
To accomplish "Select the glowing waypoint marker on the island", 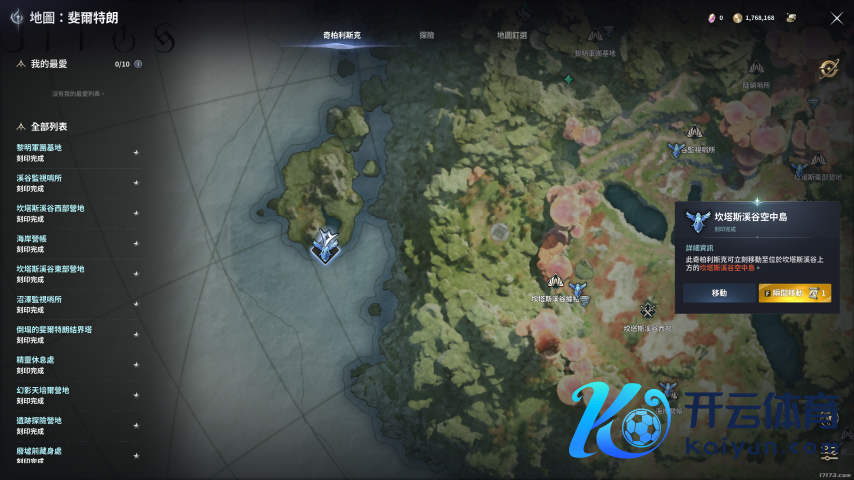I will pyautogui.click(x=325, y=244).
